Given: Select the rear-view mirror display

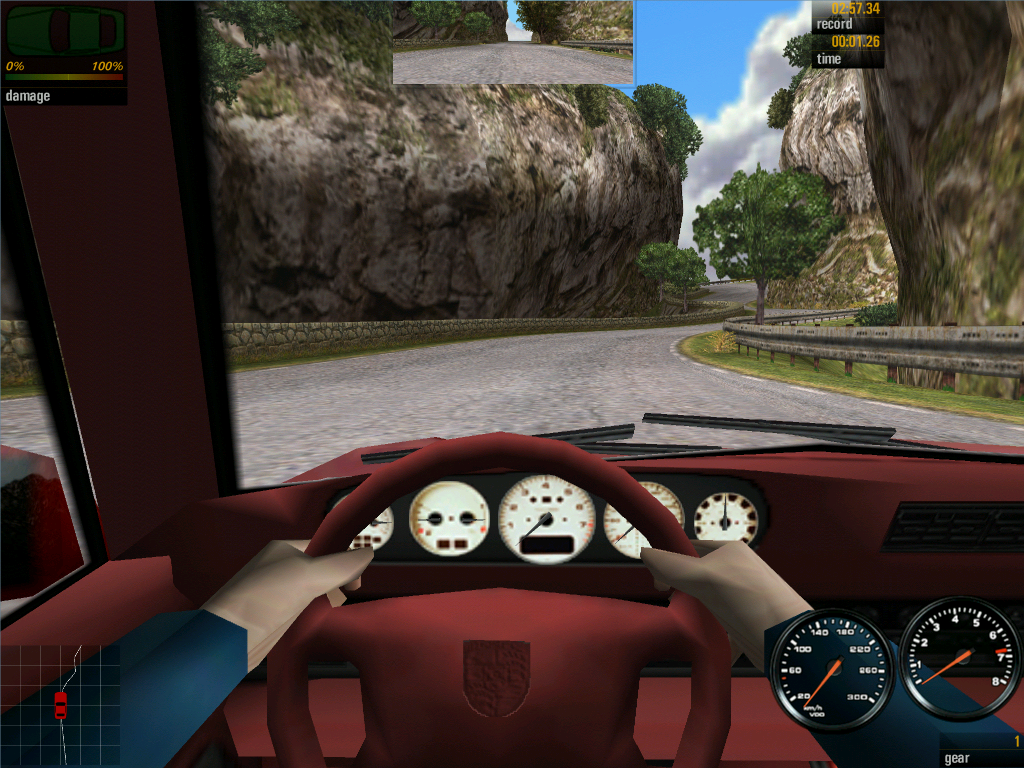Looking at the screenshot, I should click(513, 42).
